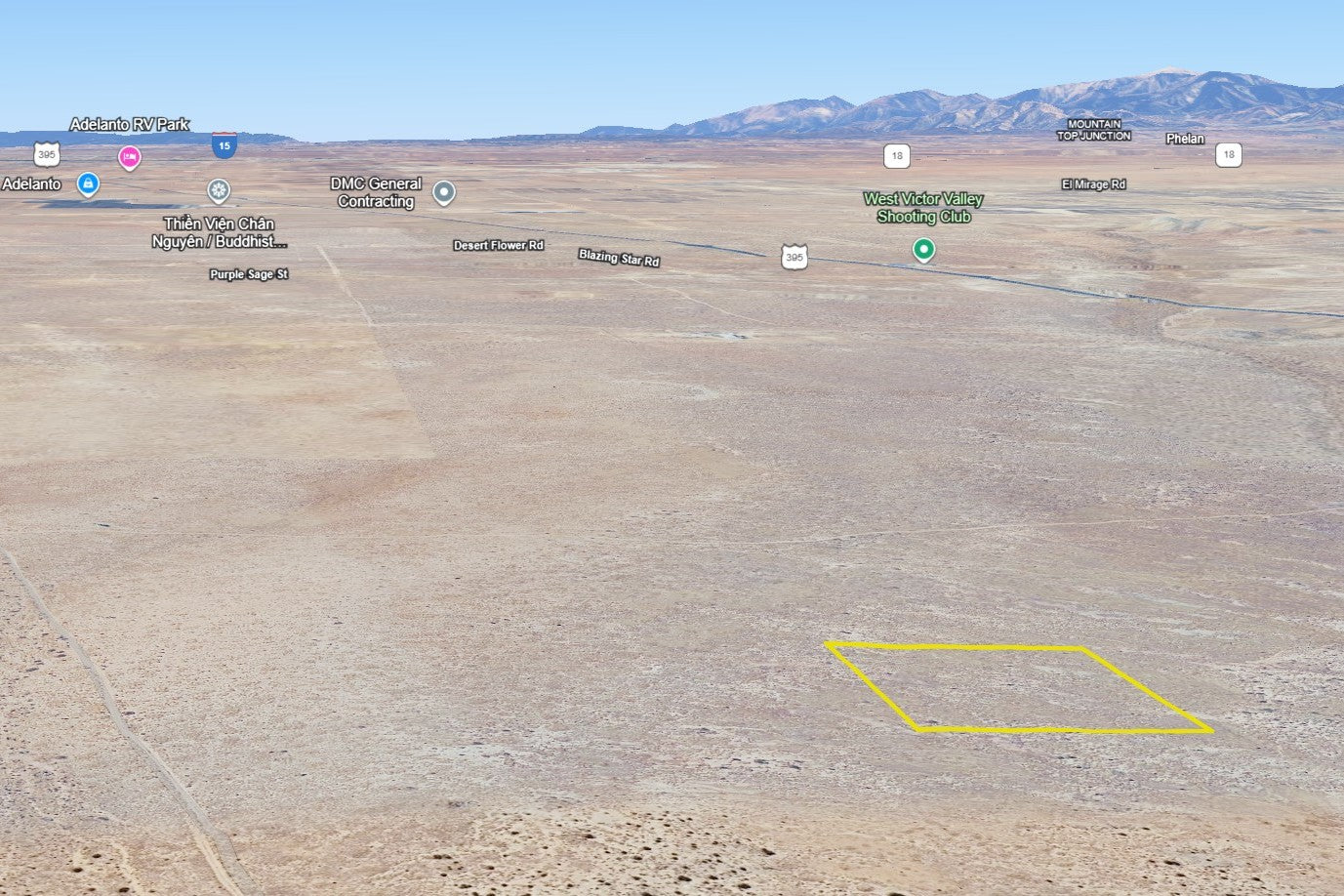
Task: Open the blue Adelanto place pin
Action: (88, 183)
